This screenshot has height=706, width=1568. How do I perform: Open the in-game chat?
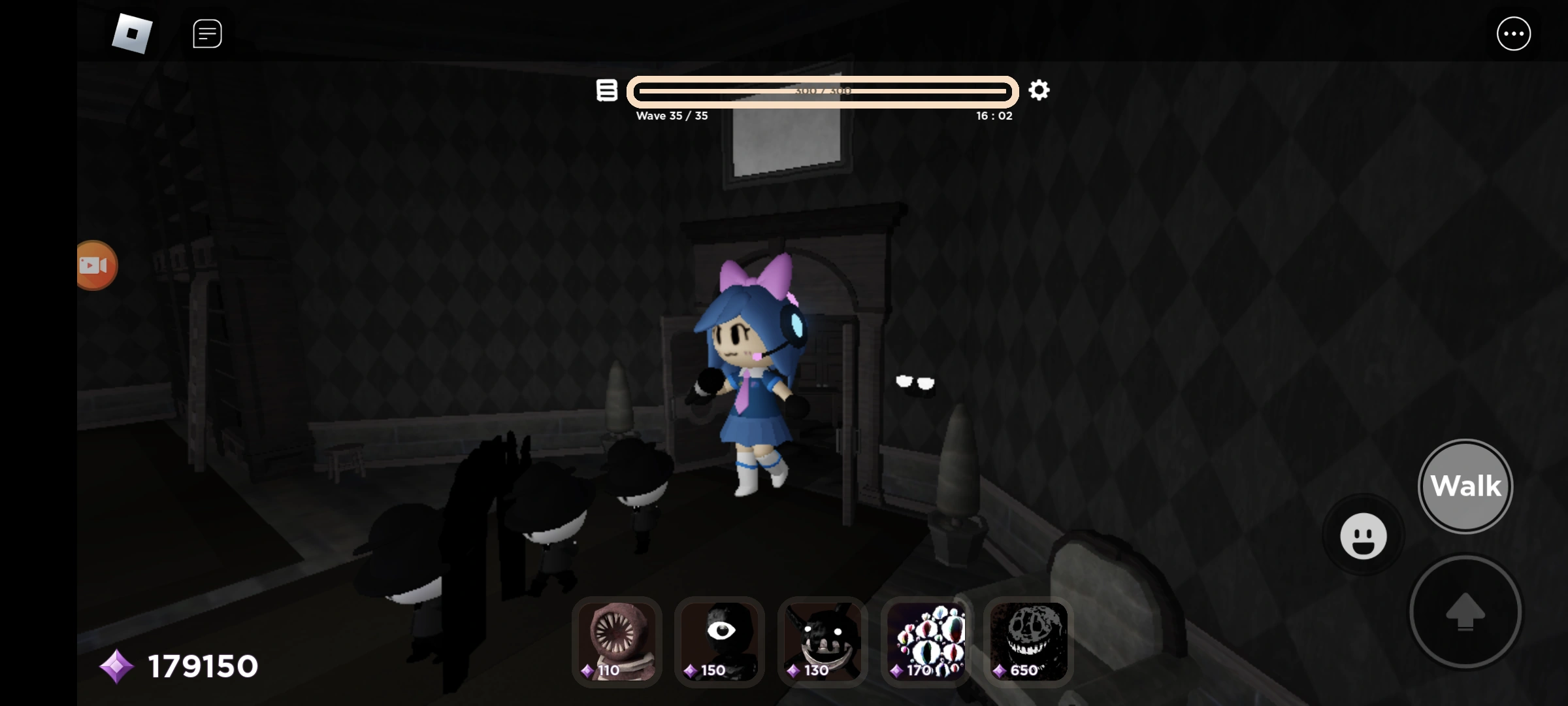(x=207, y=33)
